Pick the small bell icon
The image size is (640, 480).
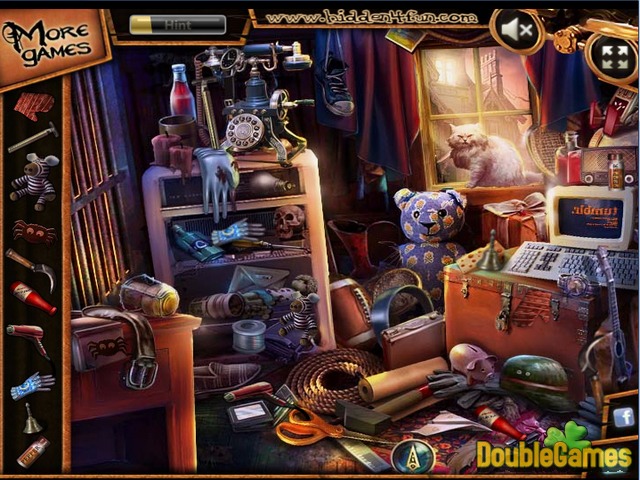(x=33, y=419)
